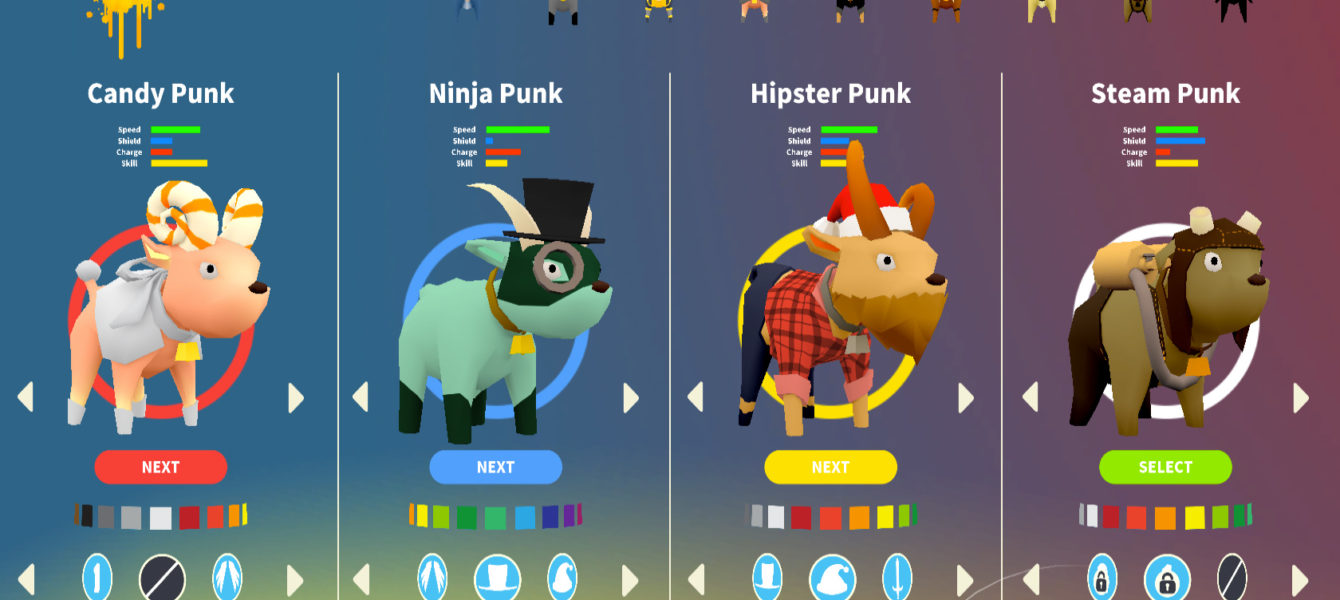Advance to the character after Steam Punk
Viewport: 1340px width, 600px height.
point(1301,398)
